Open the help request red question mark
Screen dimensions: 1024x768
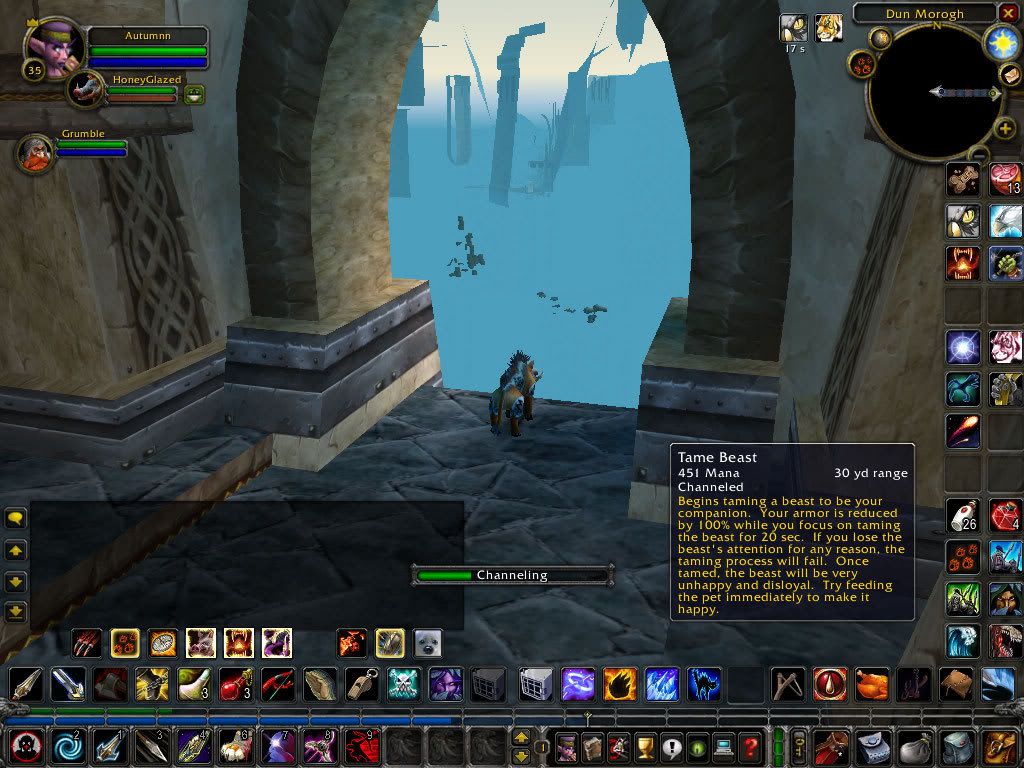[x=750, y=745]
